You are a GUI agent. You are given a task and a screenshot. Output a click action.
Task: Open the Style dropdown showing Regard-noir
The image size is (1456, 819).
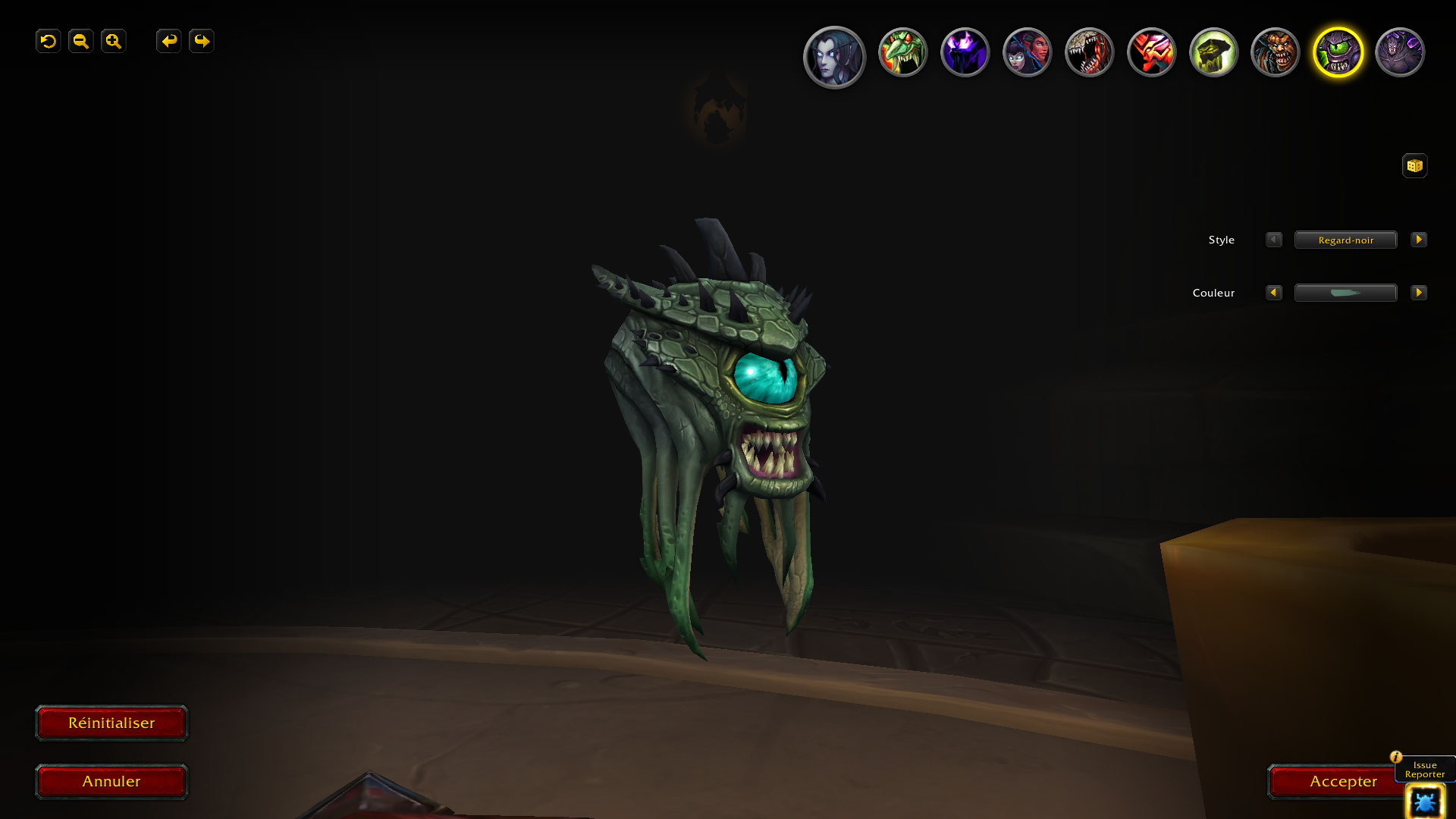[x=1345, y=240]
